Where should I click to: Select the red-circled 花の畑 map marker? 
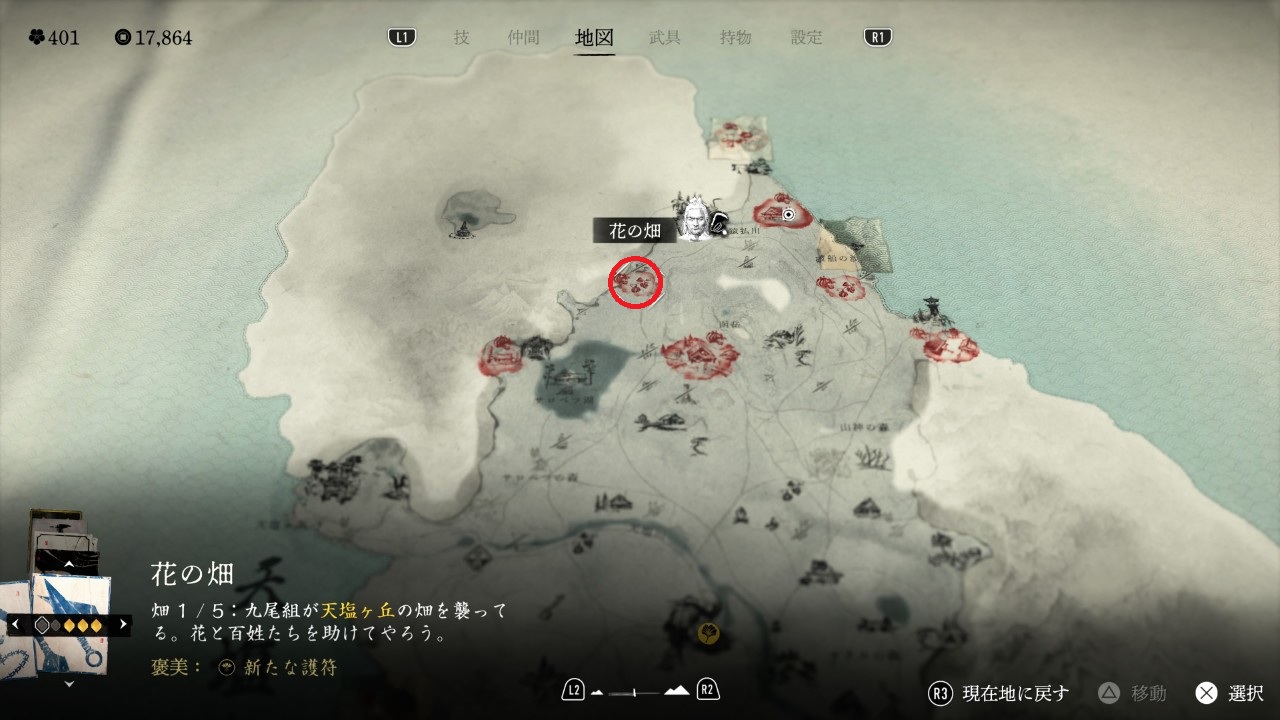[636, 281]
